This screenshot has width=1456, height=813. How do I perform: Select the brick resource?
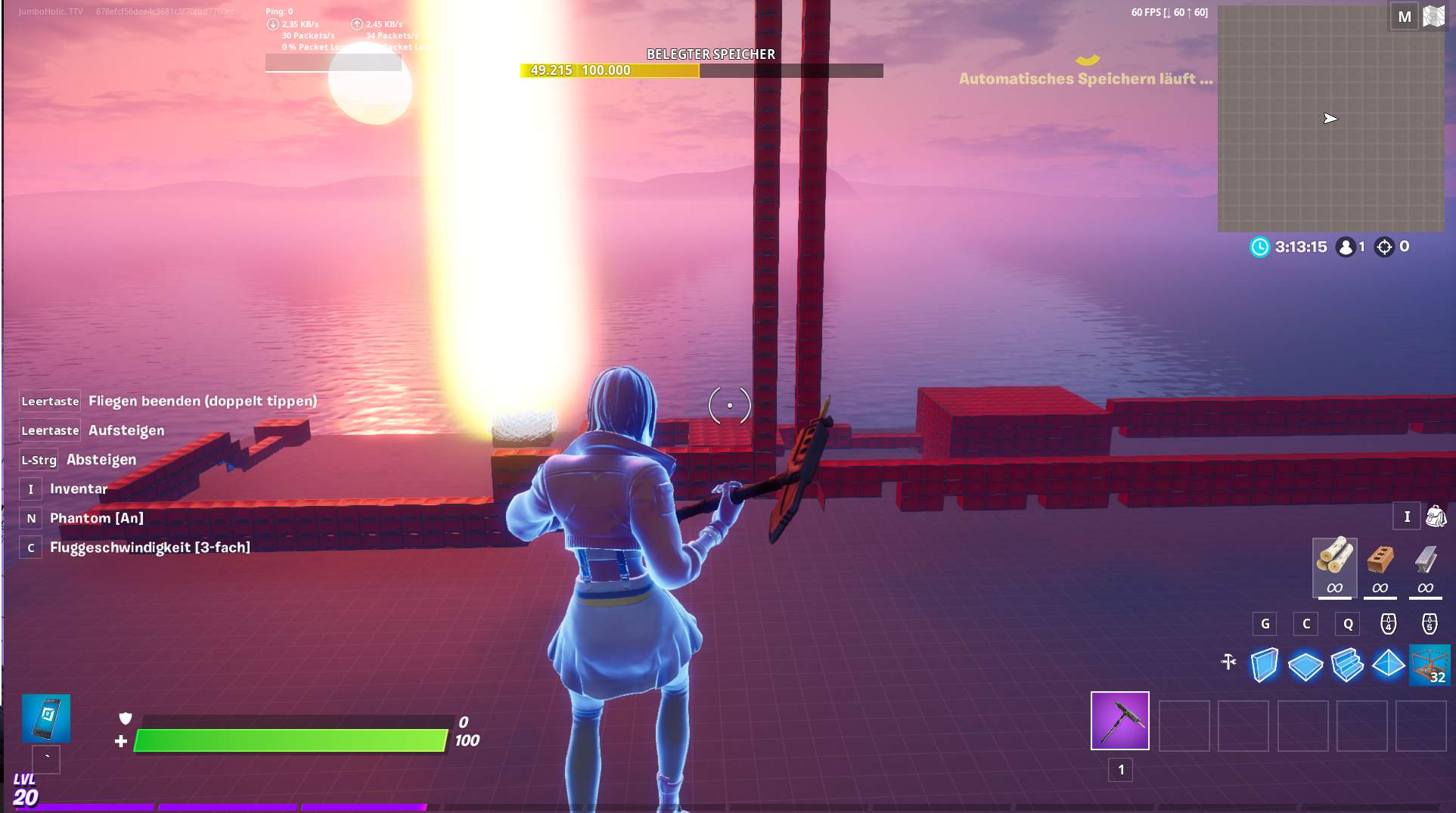1380,561
